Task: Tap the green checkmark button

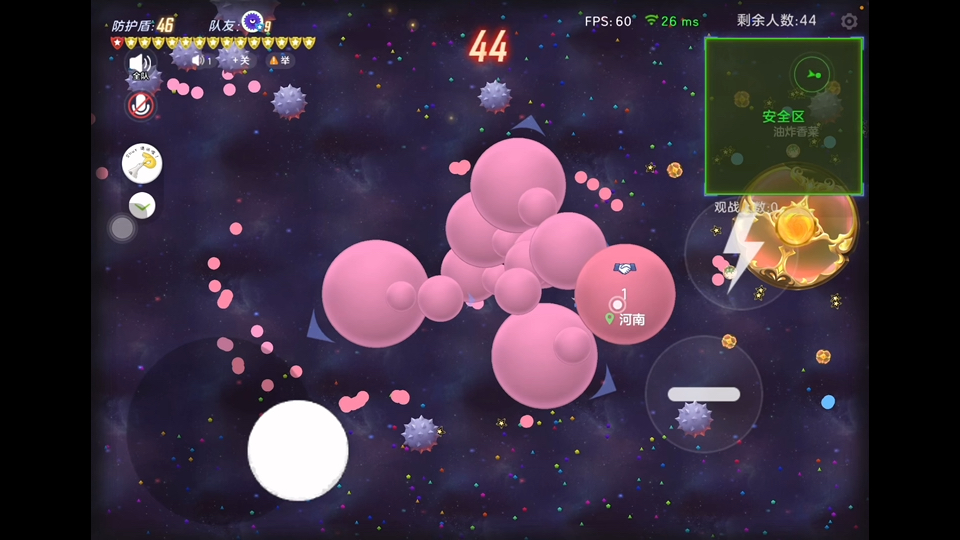Action: (x=142, y=206)
